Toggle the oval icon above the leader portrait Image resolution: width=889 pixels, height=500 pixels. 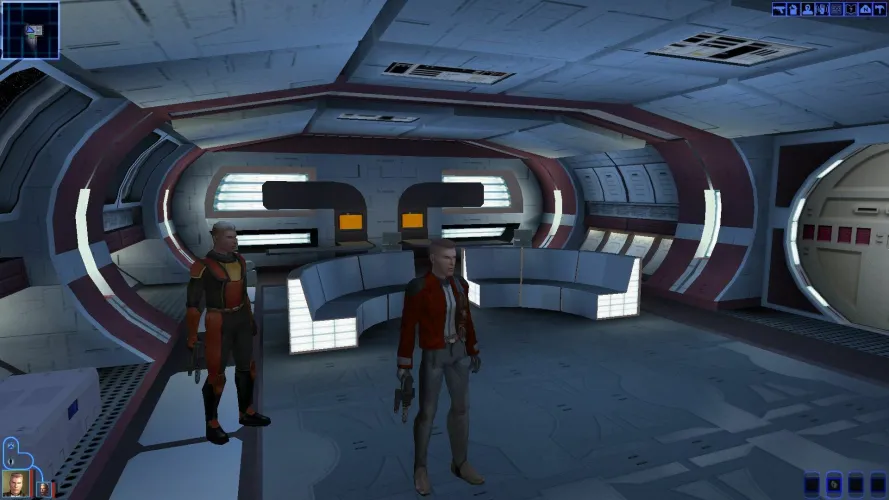(x=11, y=459)
